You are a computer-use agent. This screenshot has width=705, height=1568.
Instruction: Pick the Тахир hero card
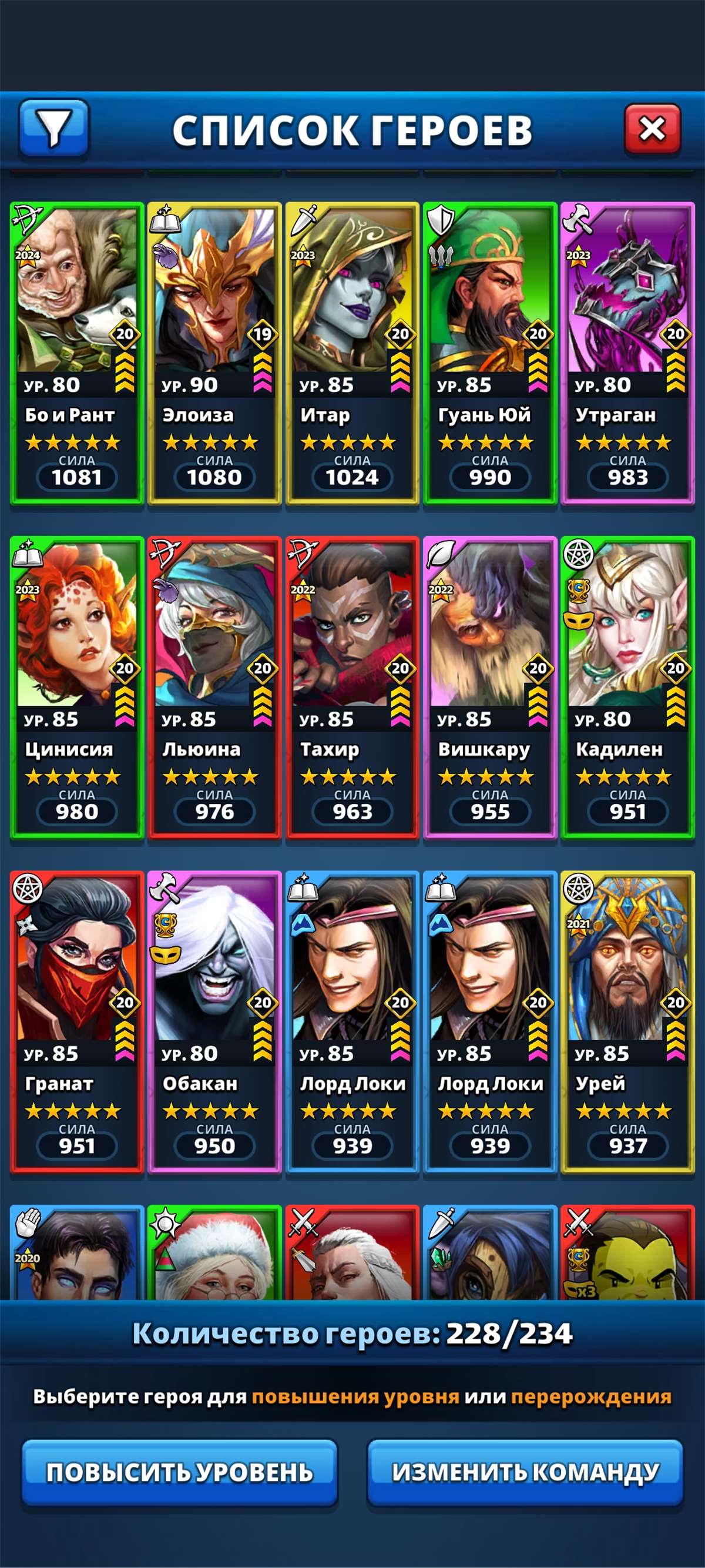coord(352,687)
